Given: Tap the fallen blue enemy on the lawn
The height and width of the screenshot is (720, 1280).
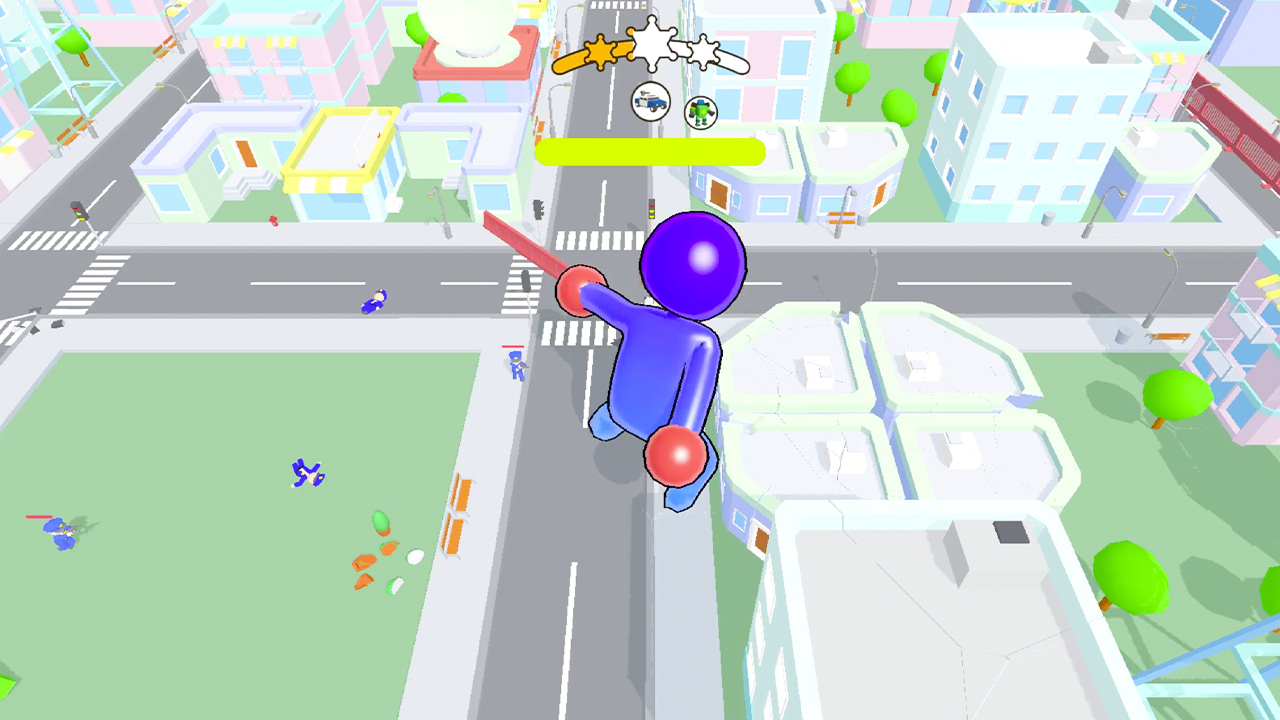Looking at the screenshot, I should click(x=307, y=473).
